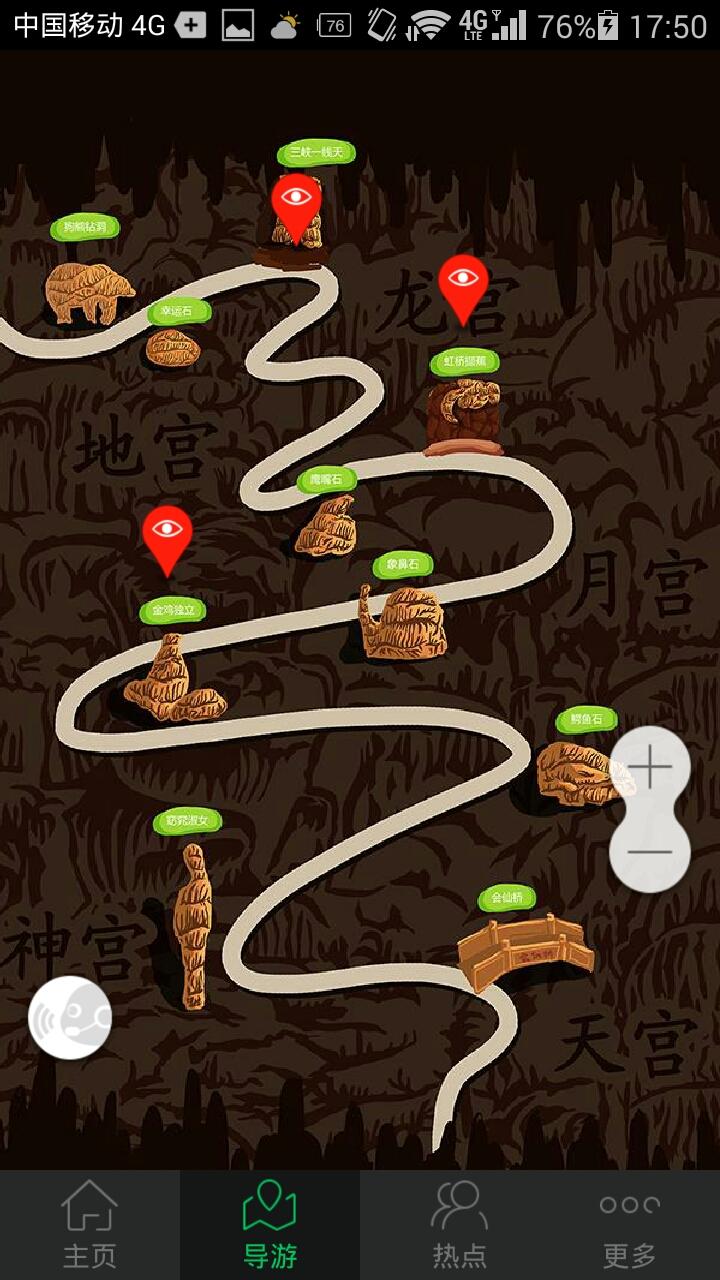Zoom out the map with minus button
Viewport: 720px width, 1280px height.
tap(650, 852)
